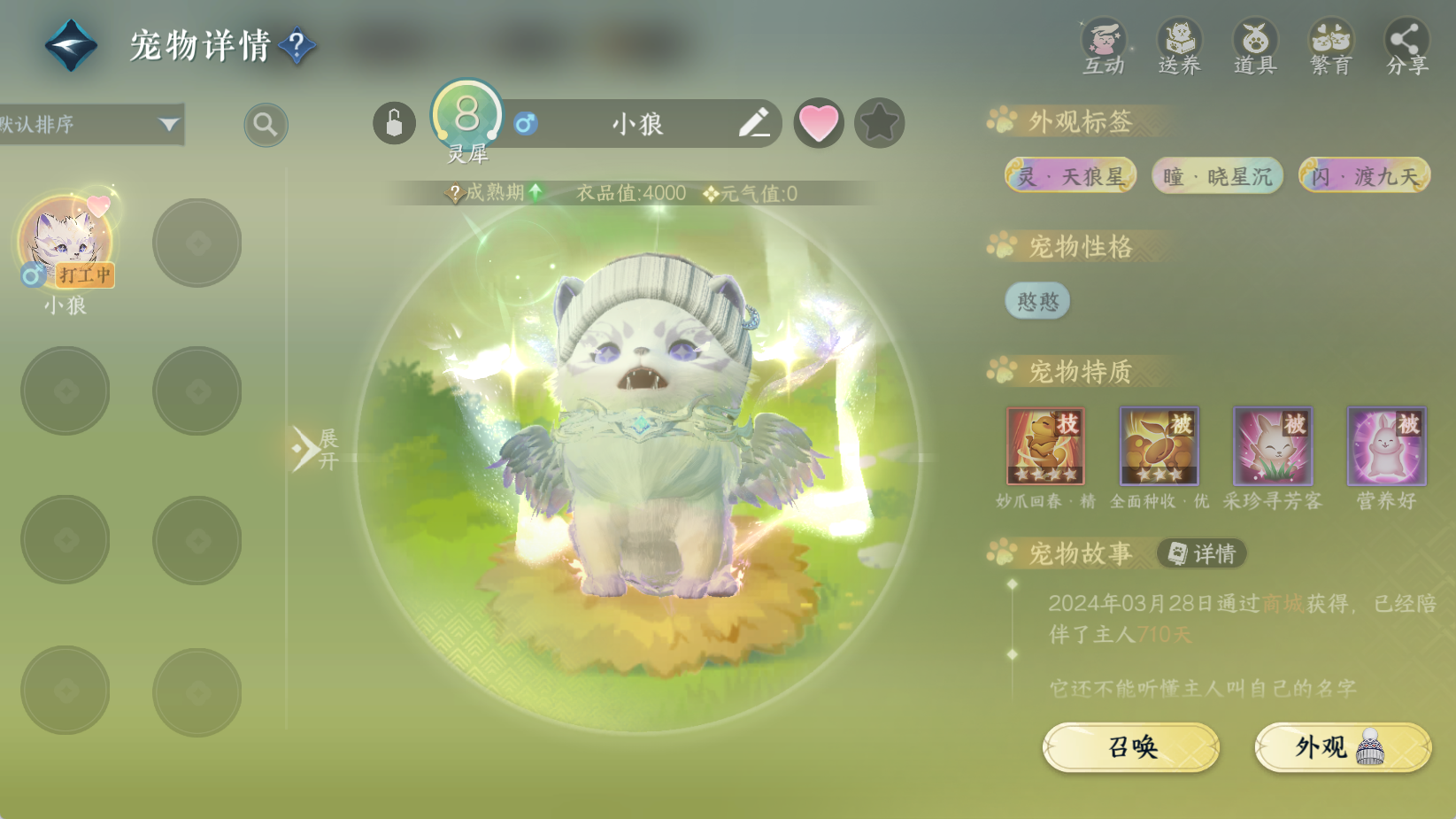Summon the pet with 召唤
Image resolution: width=1456 pixels, height=819 pixels.
pyautogui.click(x=1131, y=747)
